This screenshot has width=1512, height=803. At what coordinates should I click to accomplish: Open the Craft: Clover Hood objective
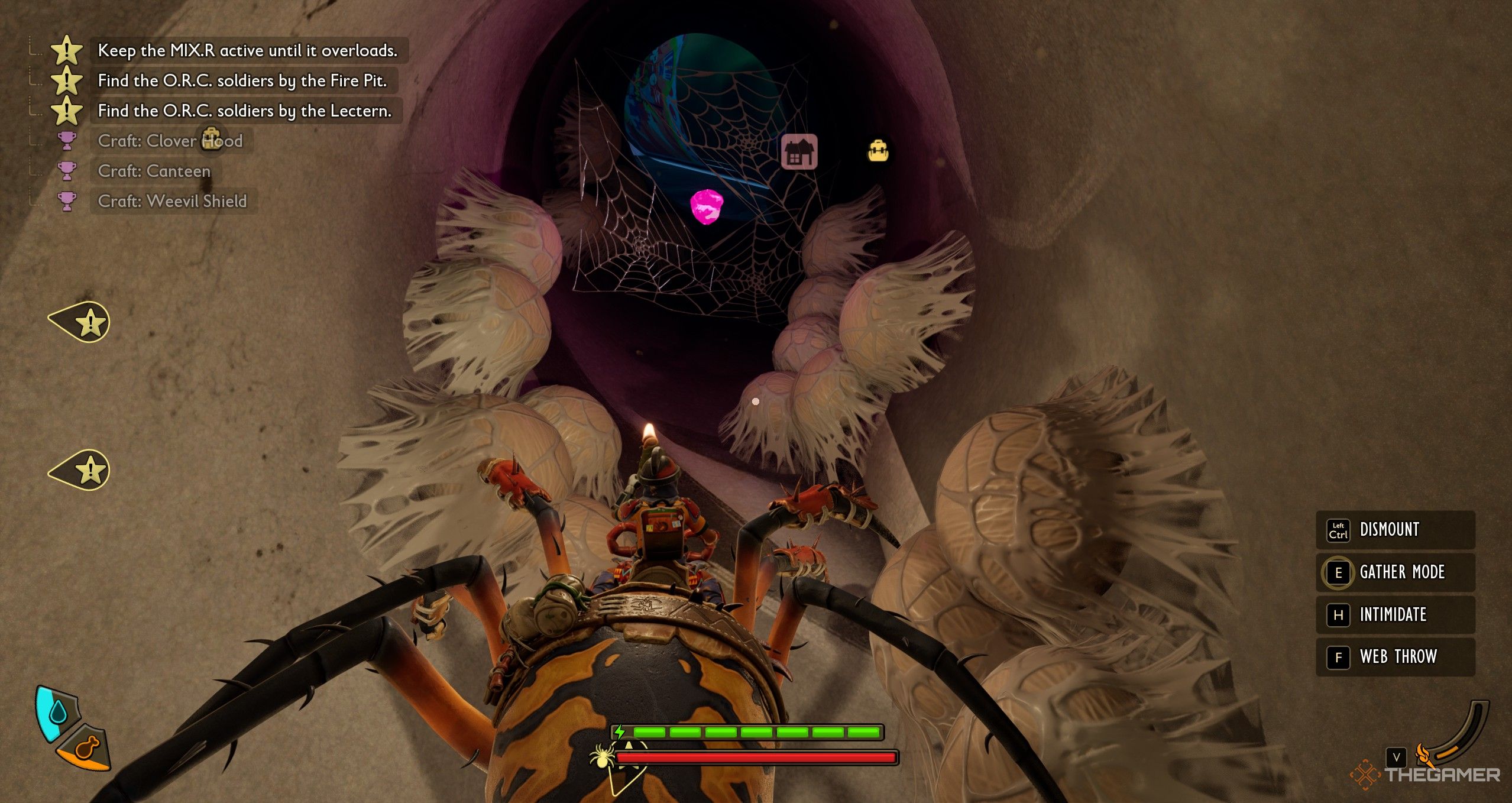click(170, 141)
